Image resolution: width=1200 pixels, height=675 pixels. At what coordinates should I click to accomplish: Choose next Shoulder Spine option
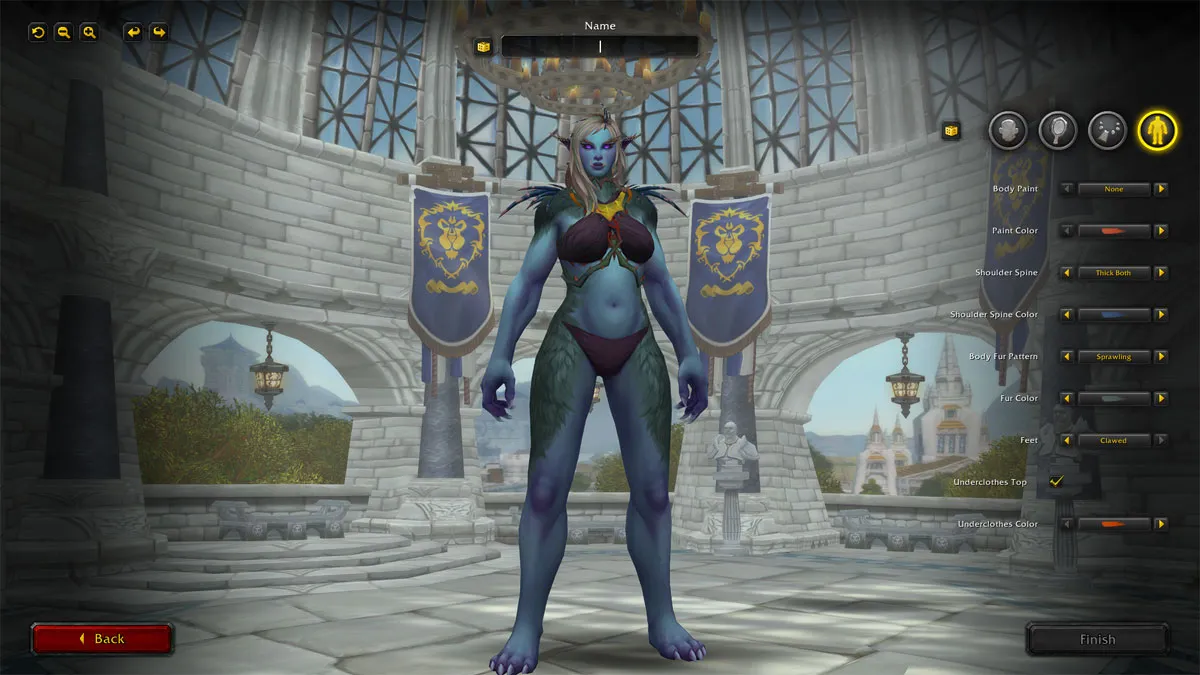(x=1161, y=273)
